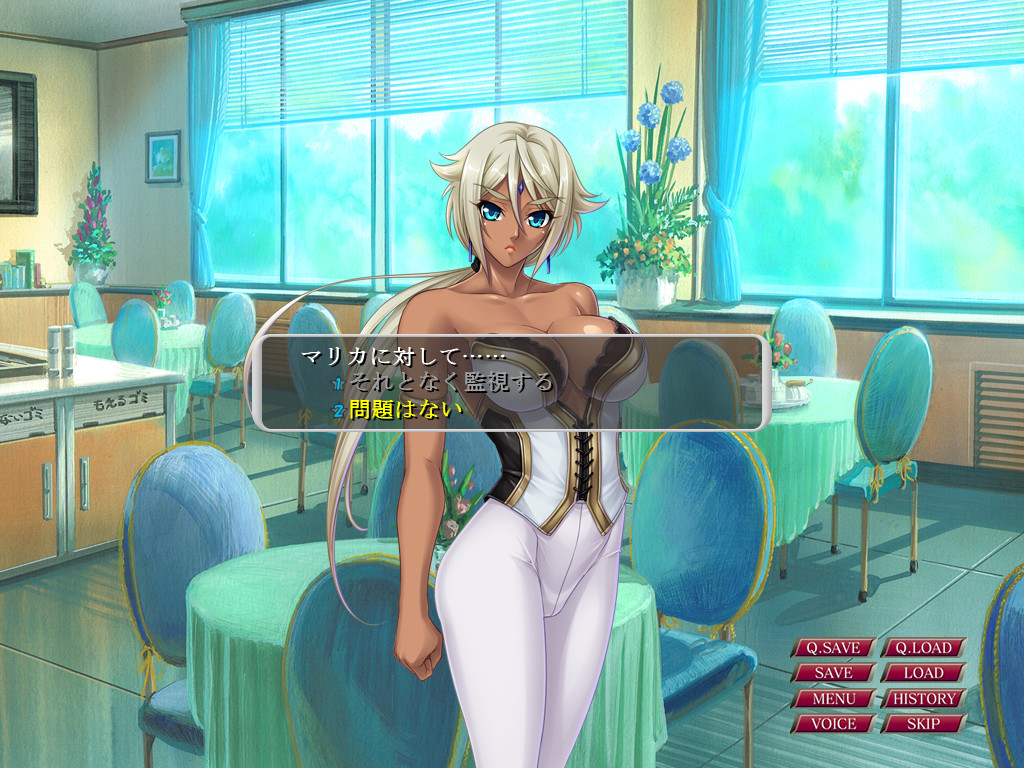Choose the option それとなく監視する
Image resolution: width=1024 pixels, height=768 pixels.
pyautogui.click(x=450, y=381)
